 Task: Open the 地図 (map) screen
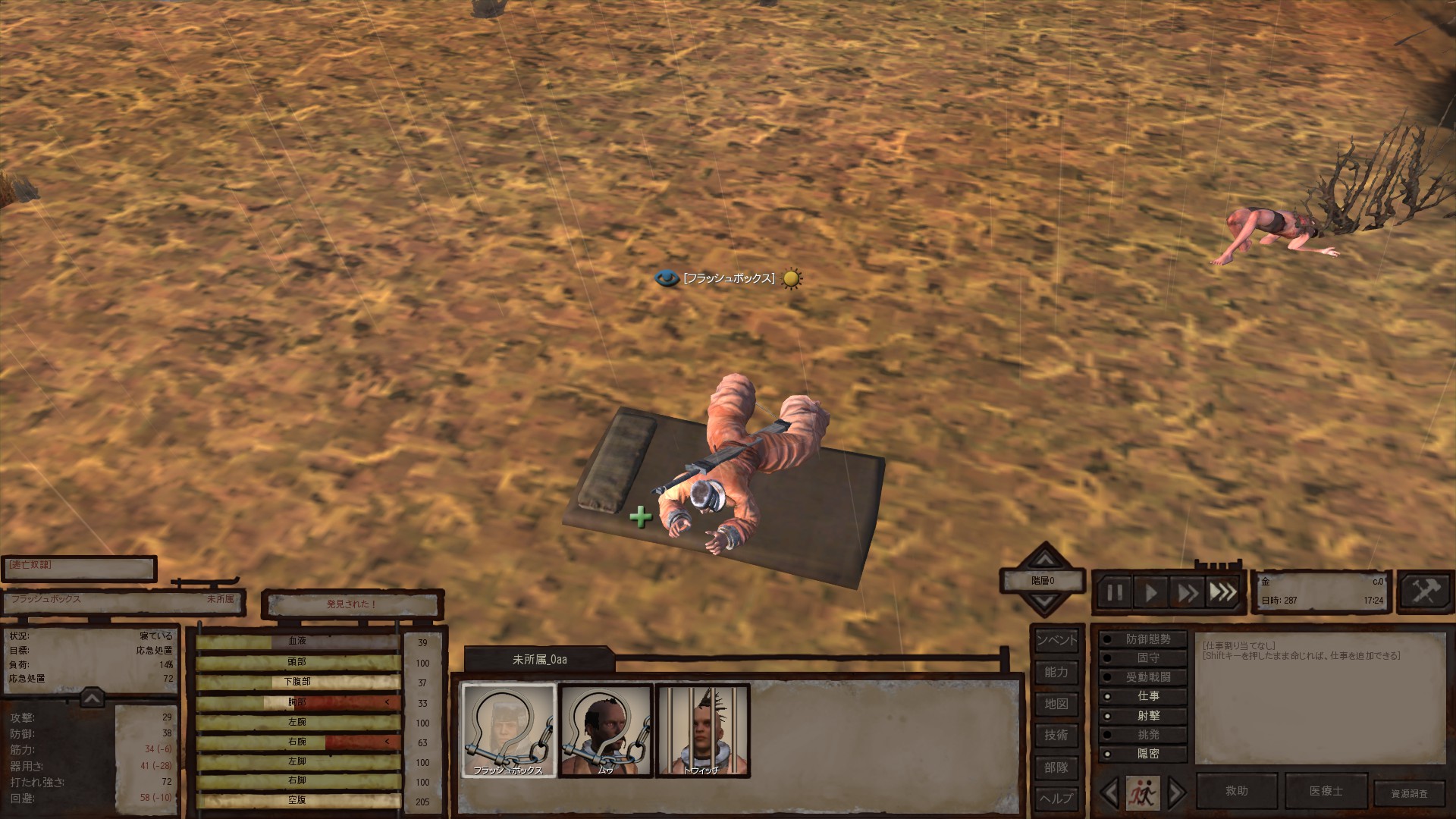tap(1056, 704)
